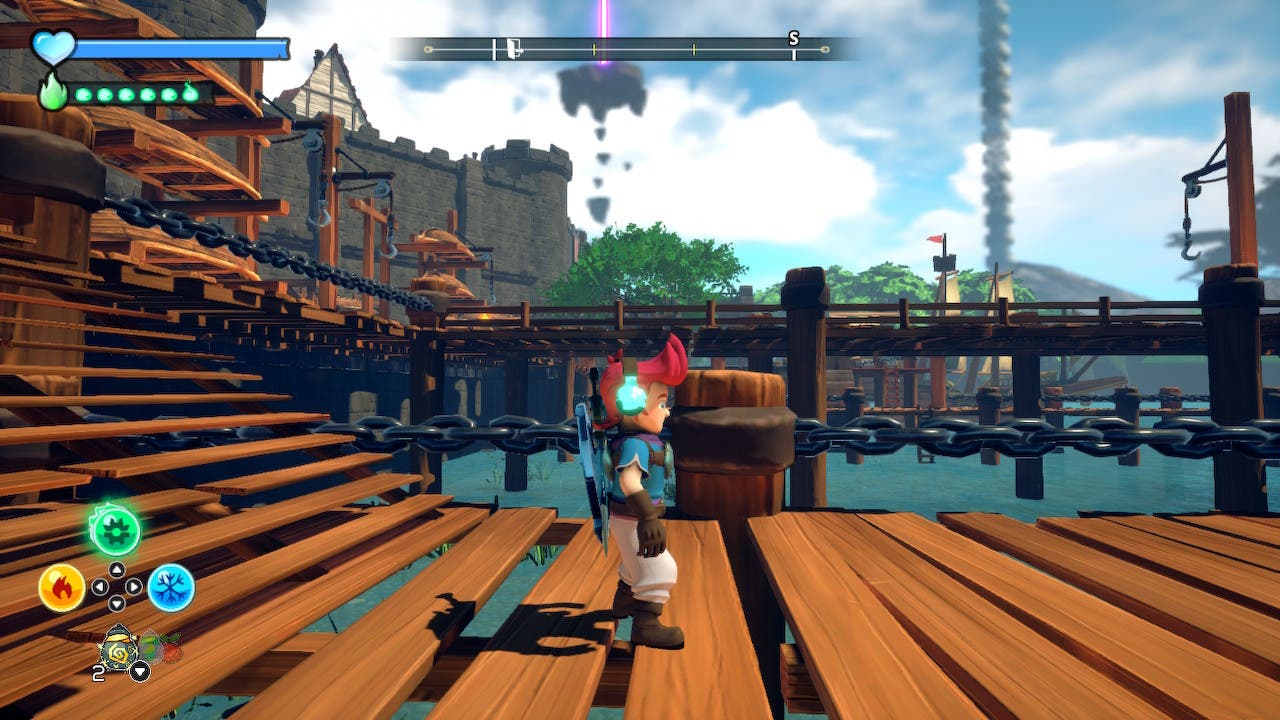Screen dimensions: 1280x720
Task: Select the ice element icon
Action: click(x=170, y=587)
